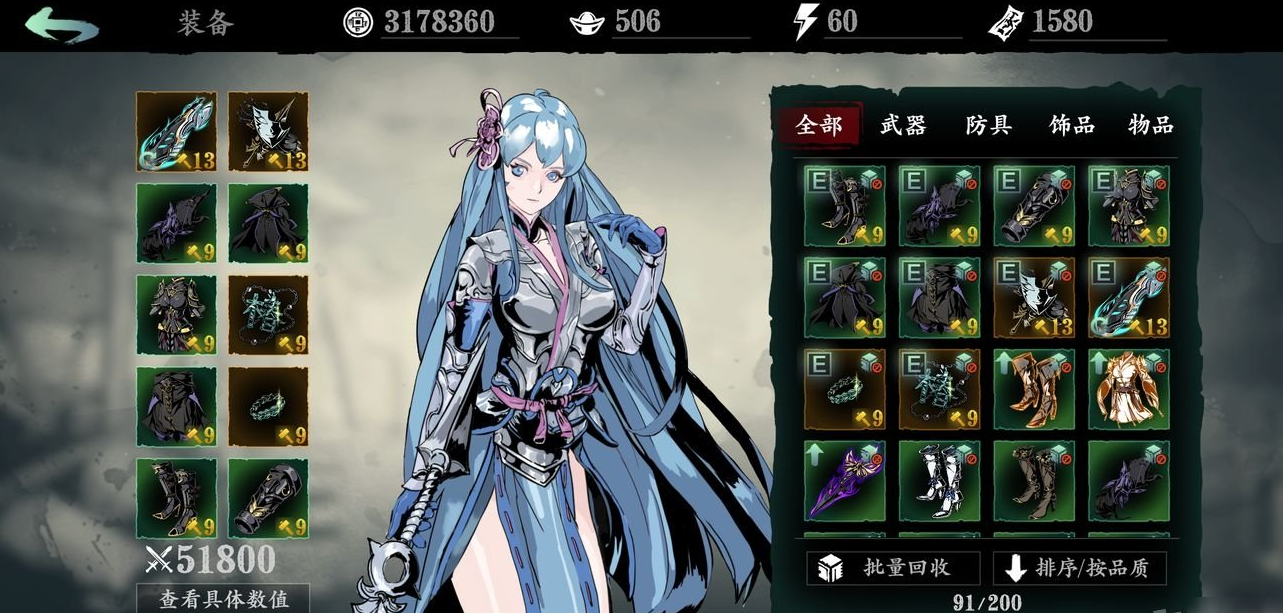Screen dimensions: 1283x613
Task: Open the equipped black gauntlet slot
Action: (268, 498)
